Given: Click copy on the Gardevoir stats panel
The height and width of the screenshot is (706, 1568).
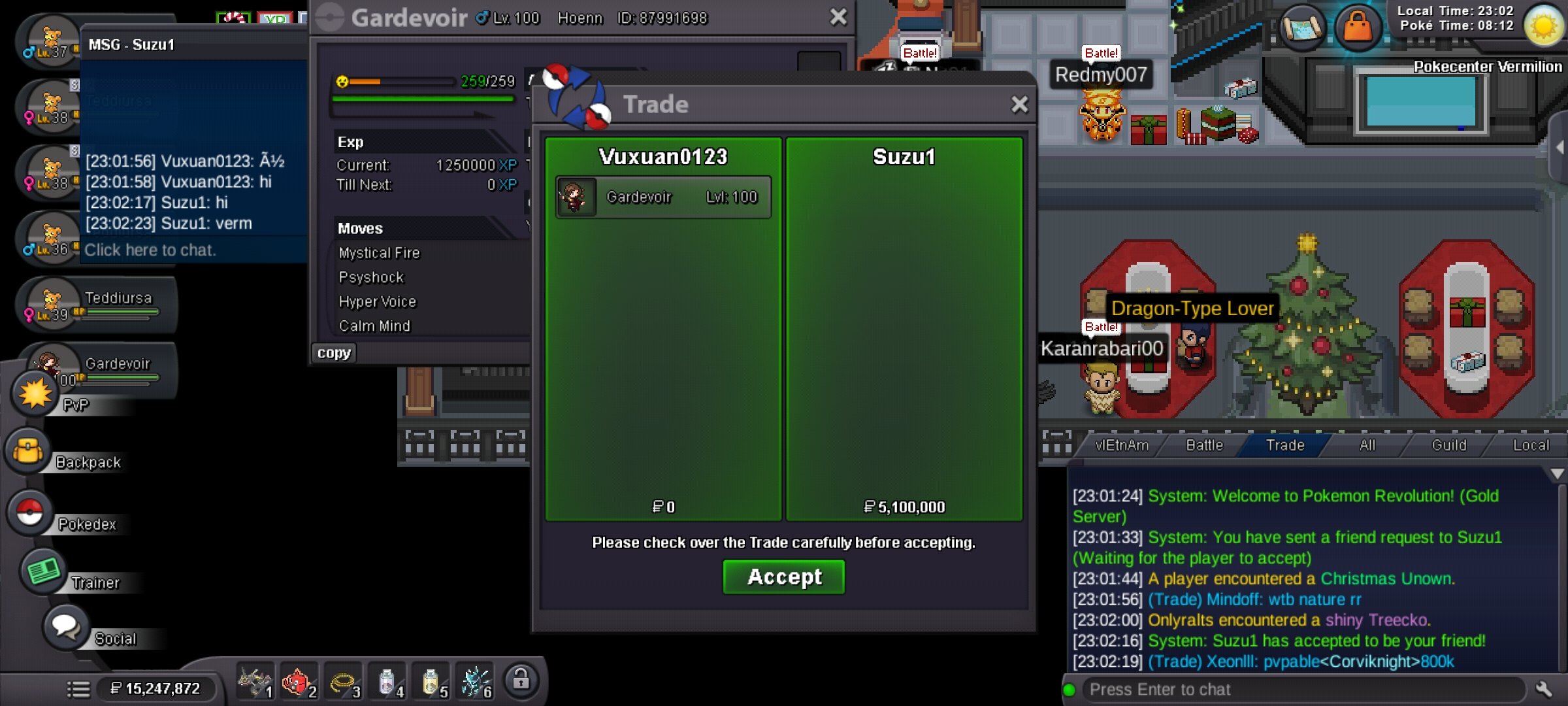Looking at the screenshot, I should [x=333, y=352].
